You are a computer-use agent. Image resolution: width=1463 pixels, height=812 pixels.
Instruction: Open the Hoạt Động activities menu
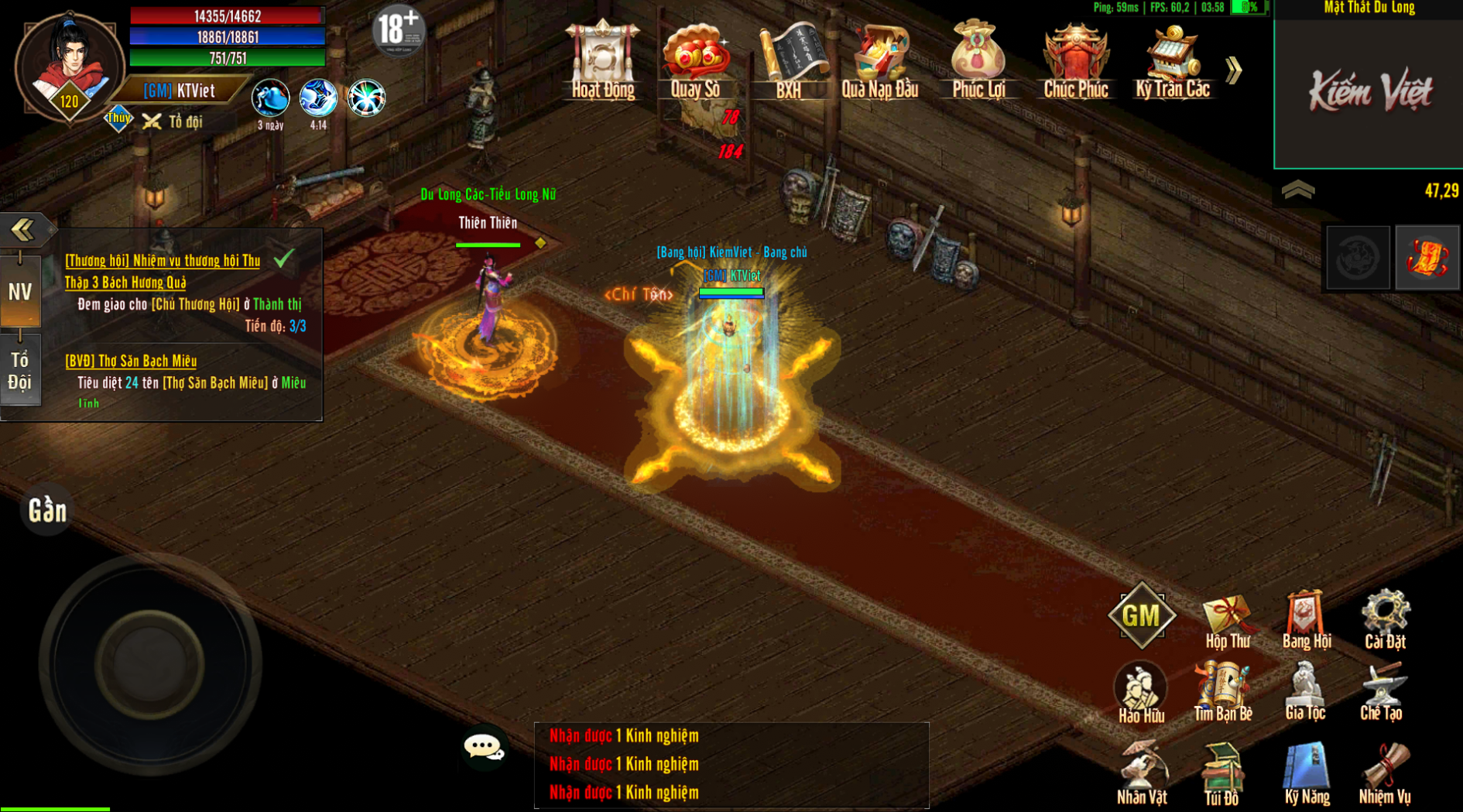point(602,62)
